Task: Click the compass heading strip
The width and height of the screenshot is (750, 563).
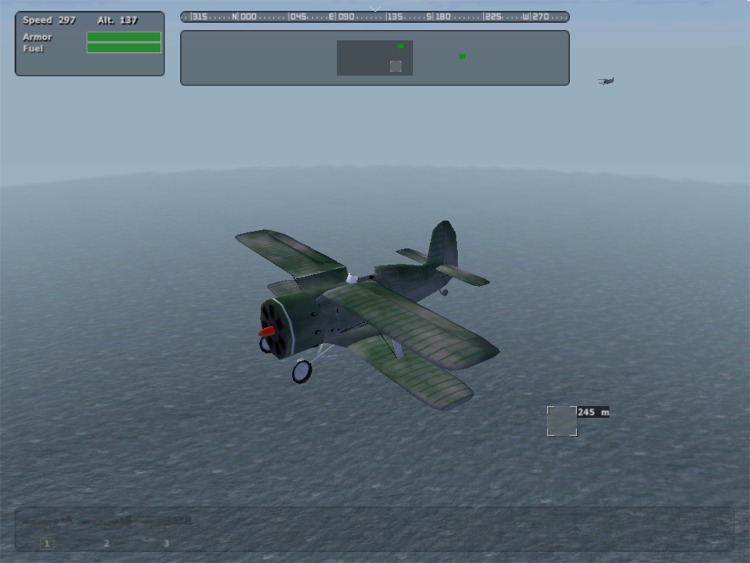Action: click(374, 17)
